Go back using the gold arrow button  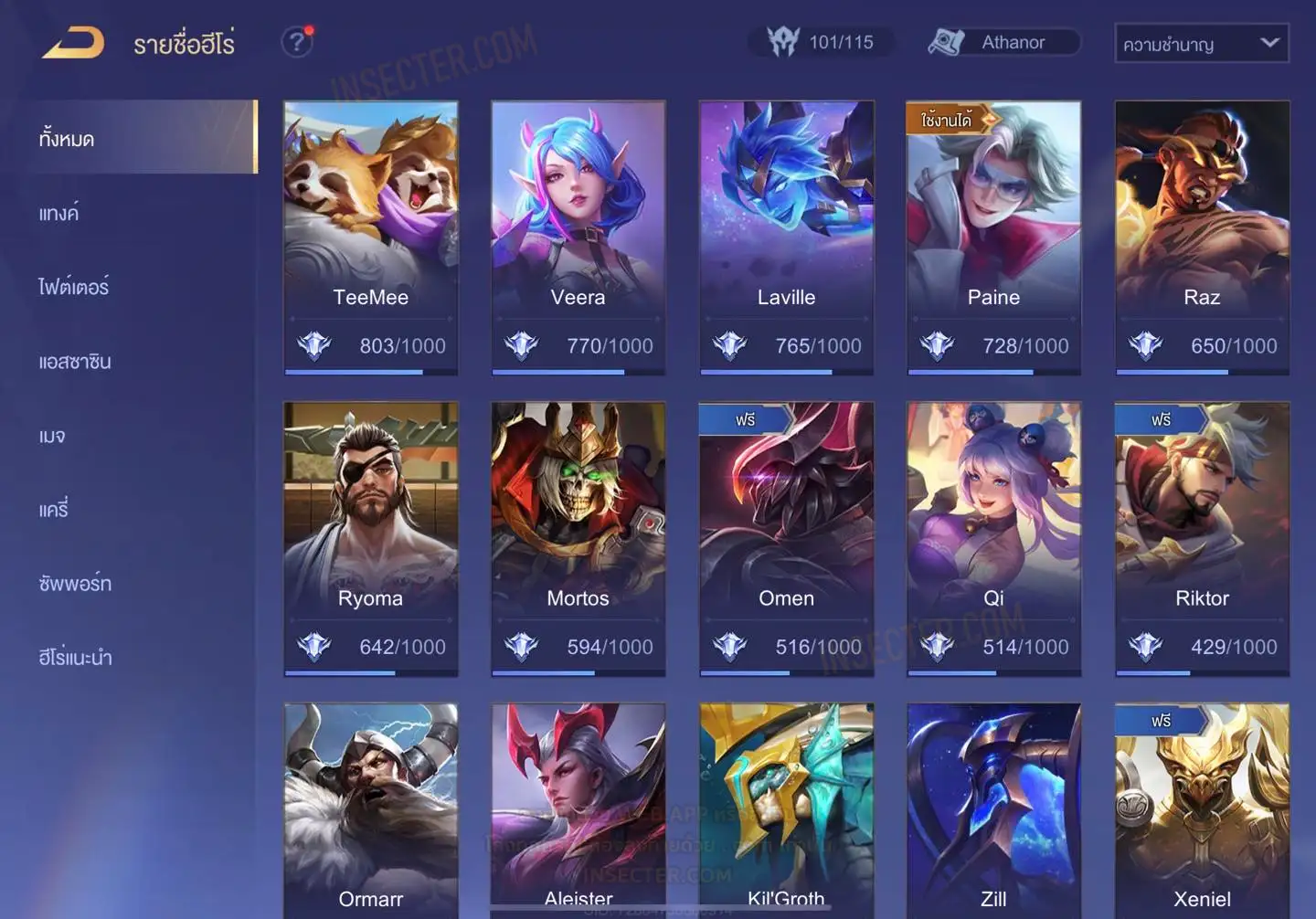pos(73,43)
